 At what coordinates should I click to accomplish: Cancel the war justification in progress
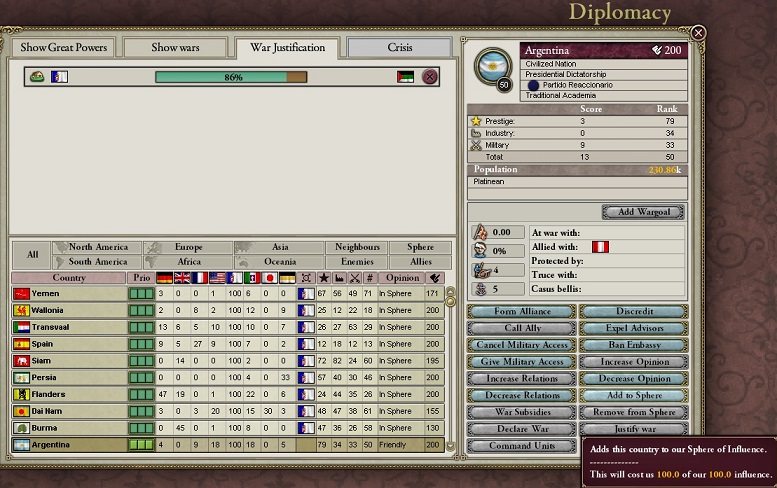pyautogui.click(x=430, y=77)
